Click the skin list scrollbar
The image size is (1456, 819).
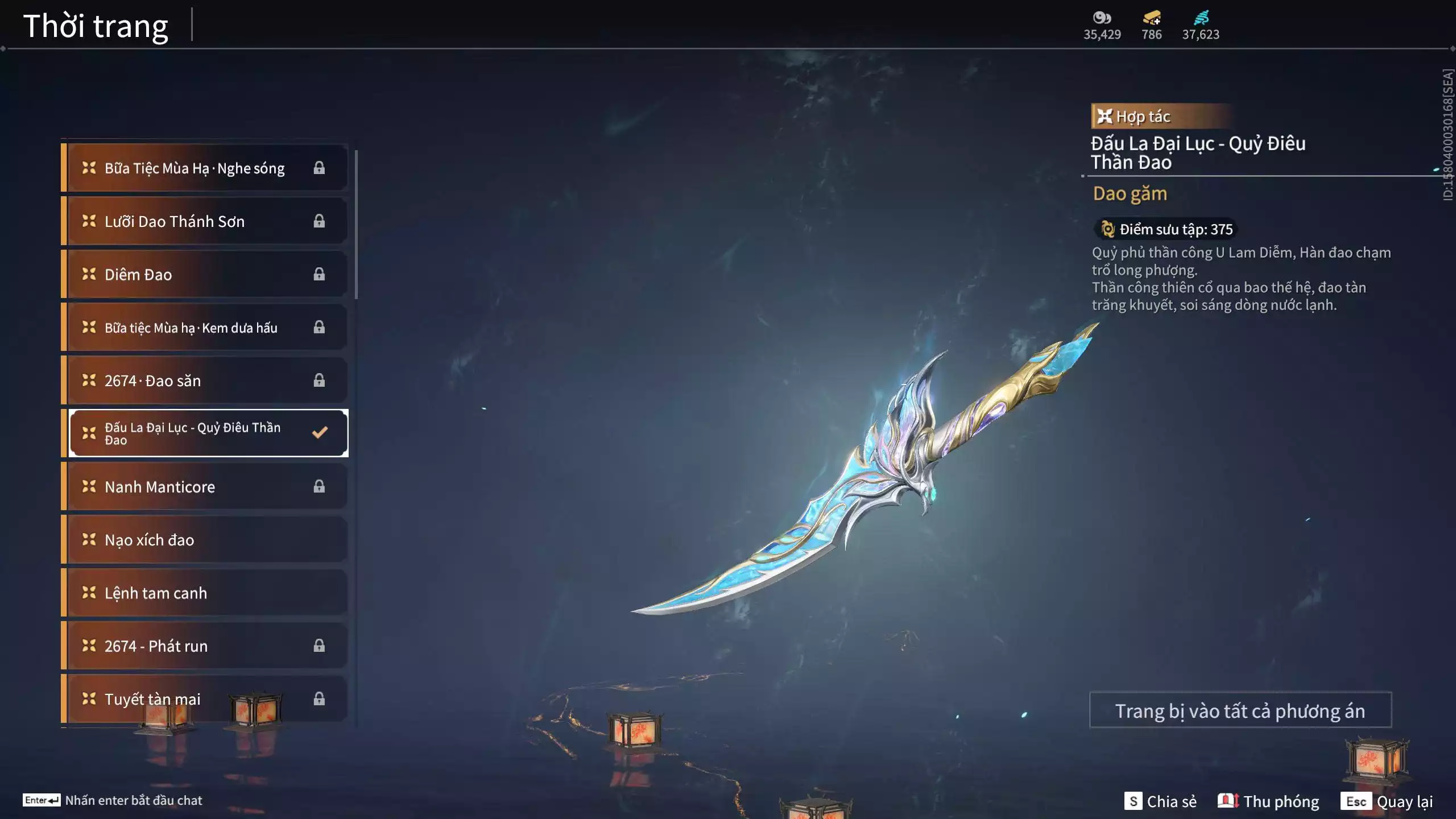pos(356,225)
